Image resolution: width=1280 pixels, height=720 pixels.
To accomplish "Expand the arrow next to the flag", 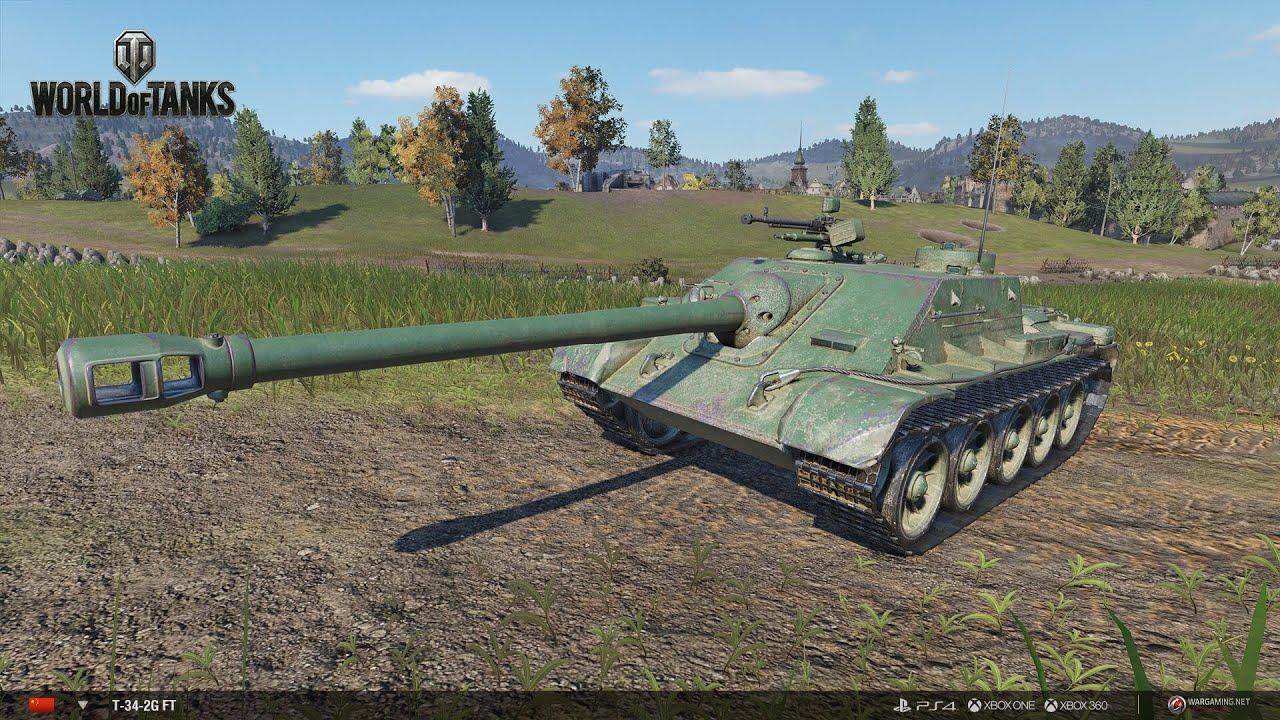I will [x=83, y=705].
